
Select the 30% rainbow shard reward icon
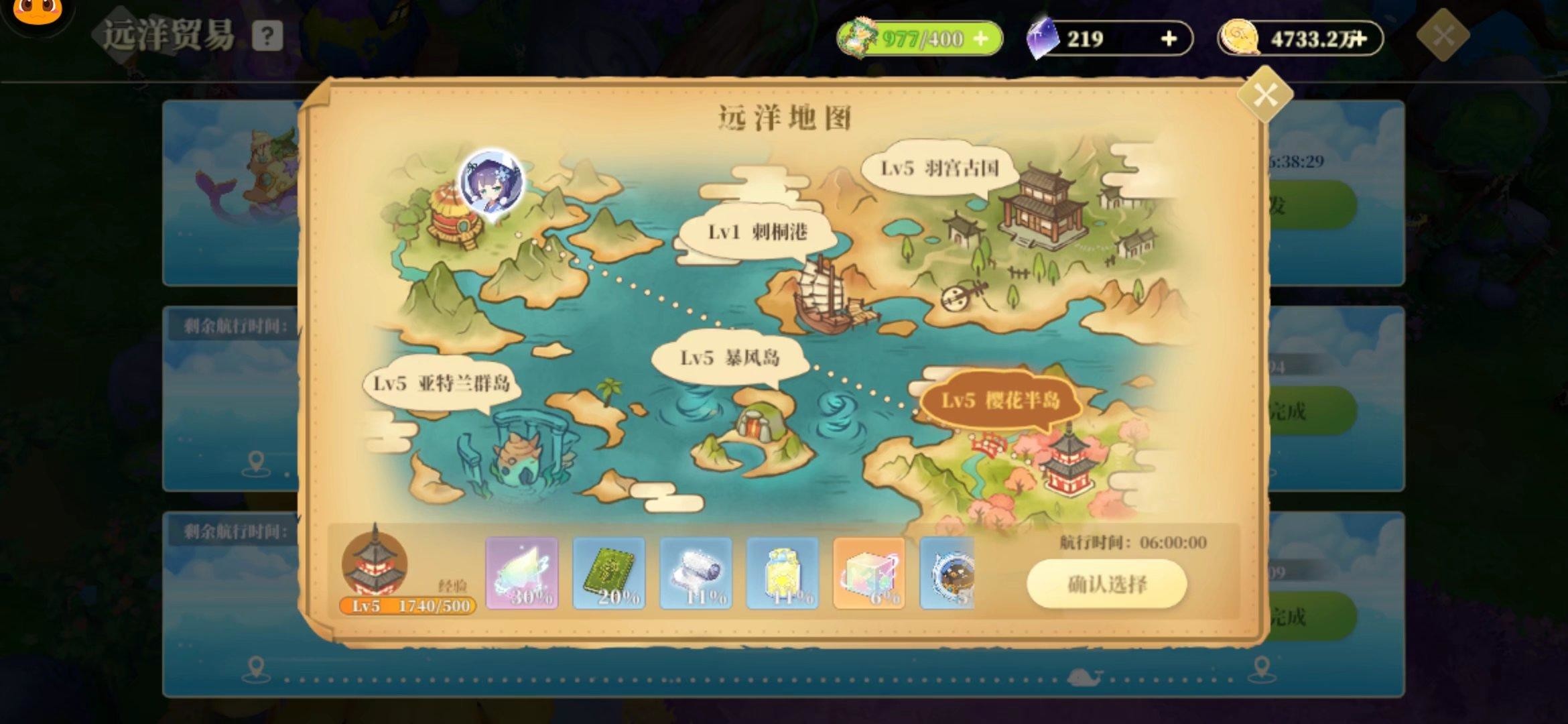(x=523, y=575)
